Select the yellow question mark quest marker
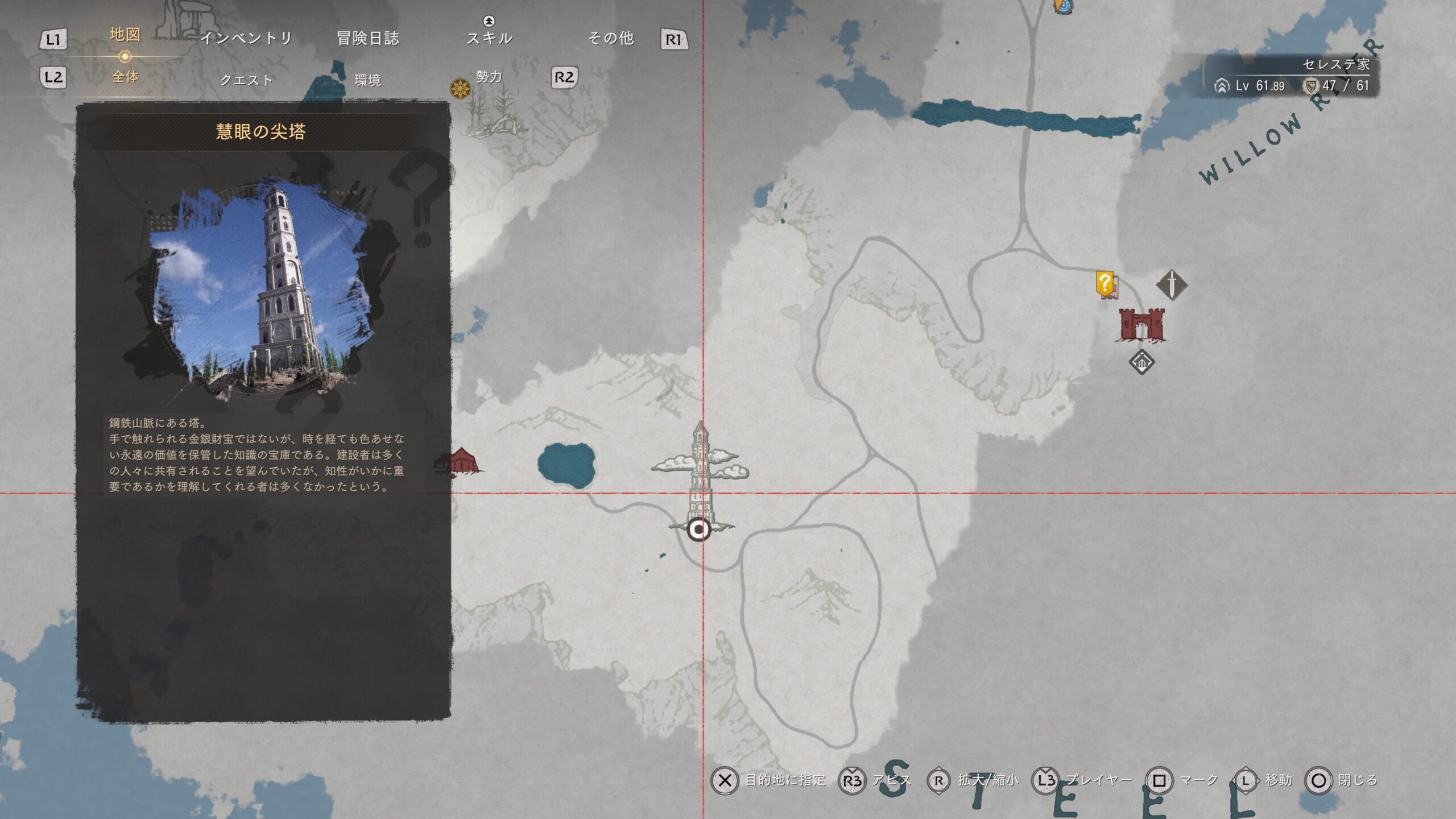 (x=1105, y=283)
